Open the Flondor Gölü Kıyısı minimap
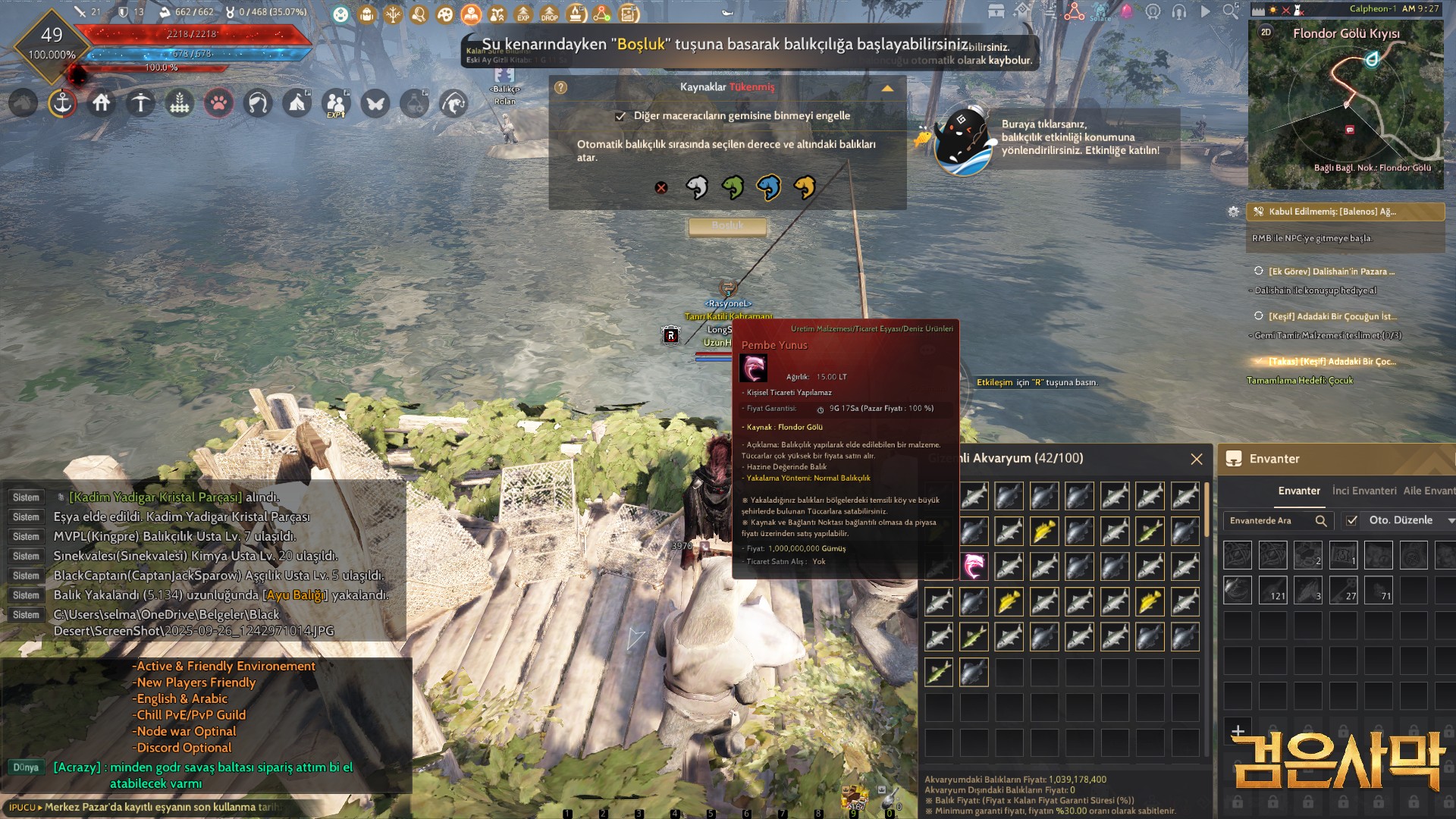 pyautogui.click(x=1346, y=106)
